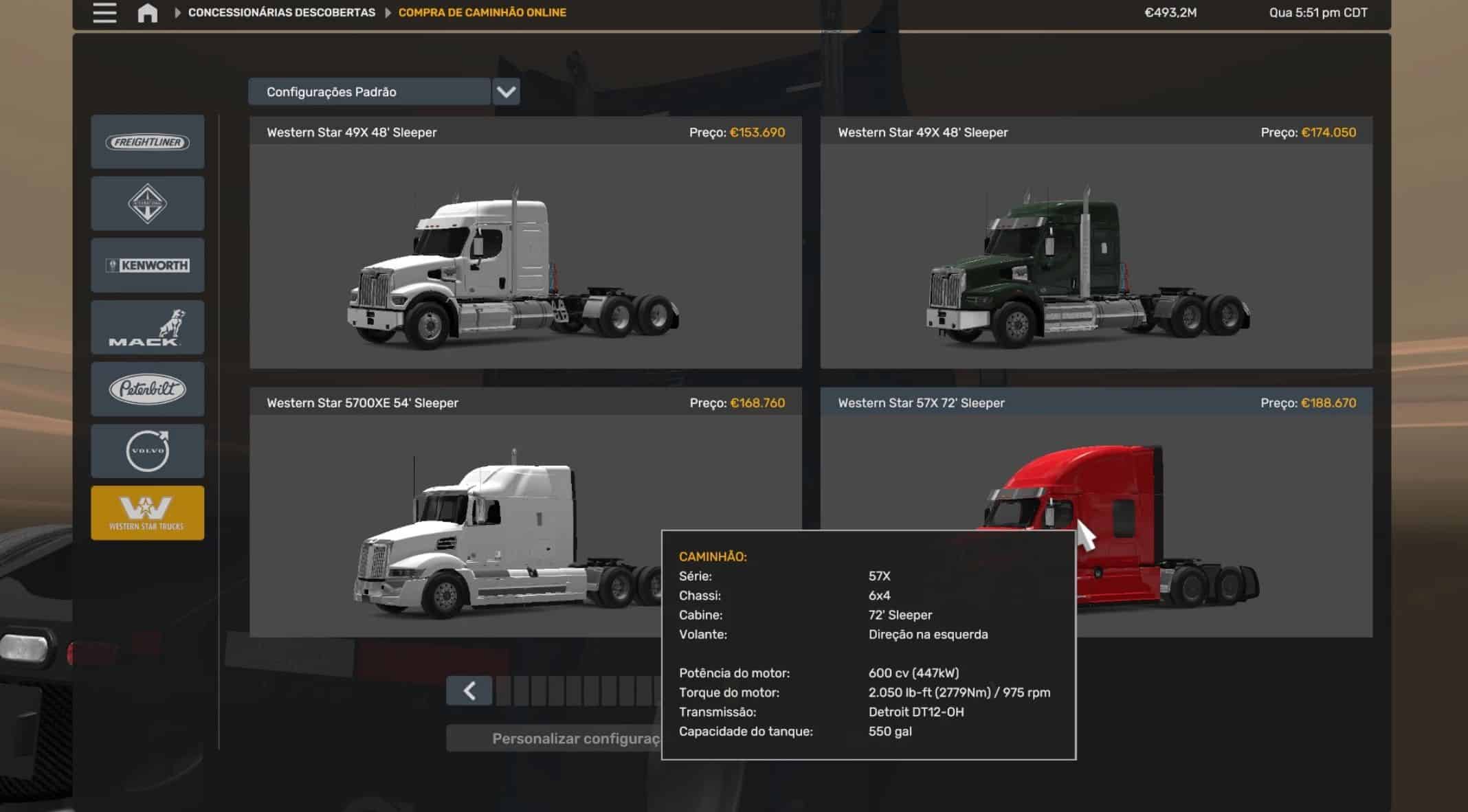Switch to the Kenworth brand tab

[148, 265]
